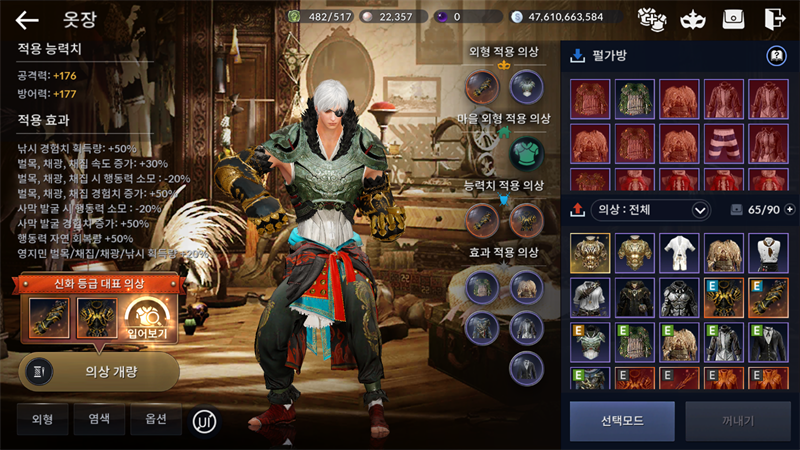This screenshot has height=450, width=800.
Task: Click the exit door icon
Action: (x=774, y=19)
